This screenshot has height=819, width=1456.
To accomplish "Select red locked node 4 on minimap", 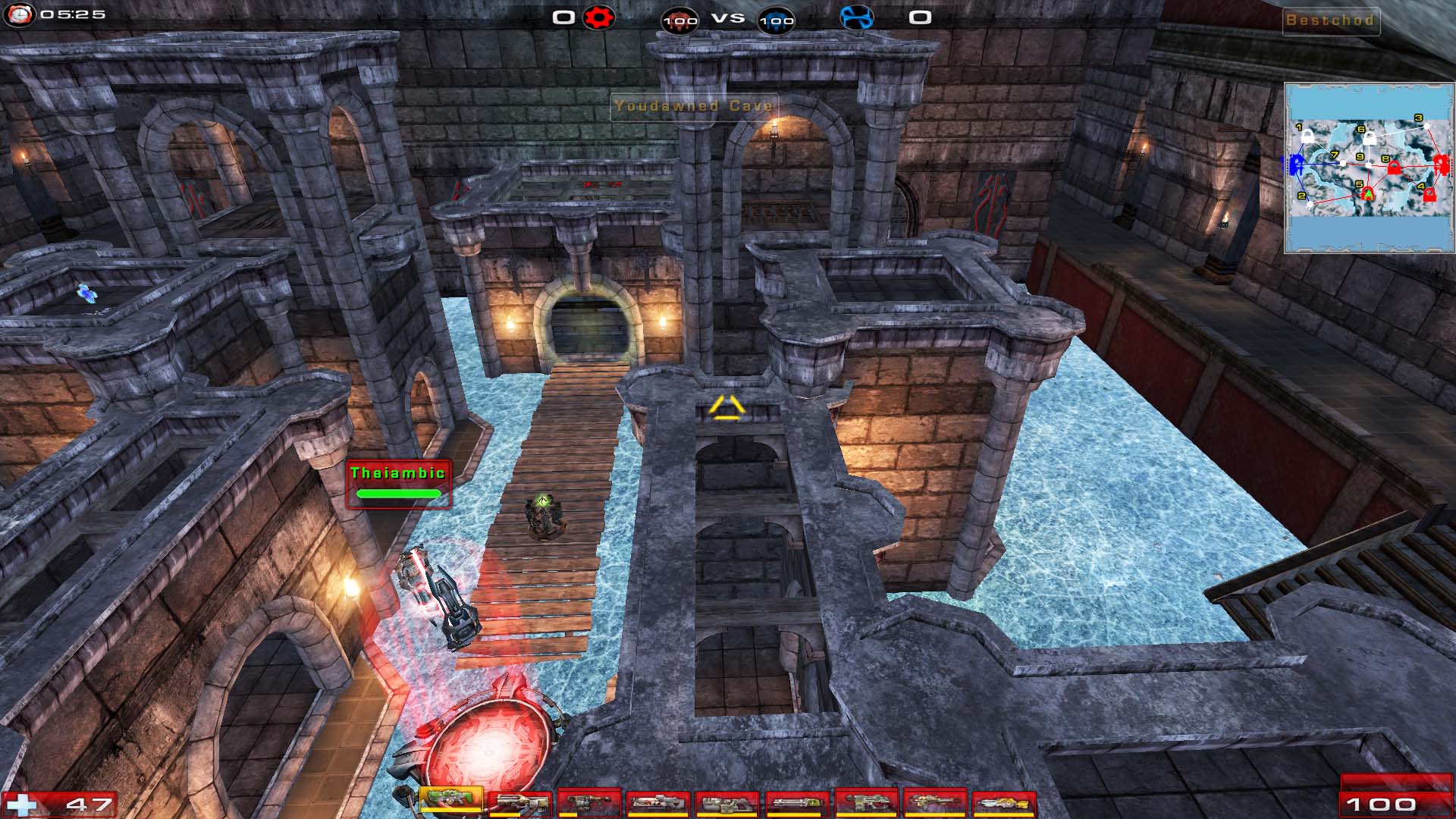I will (1429, 196).
